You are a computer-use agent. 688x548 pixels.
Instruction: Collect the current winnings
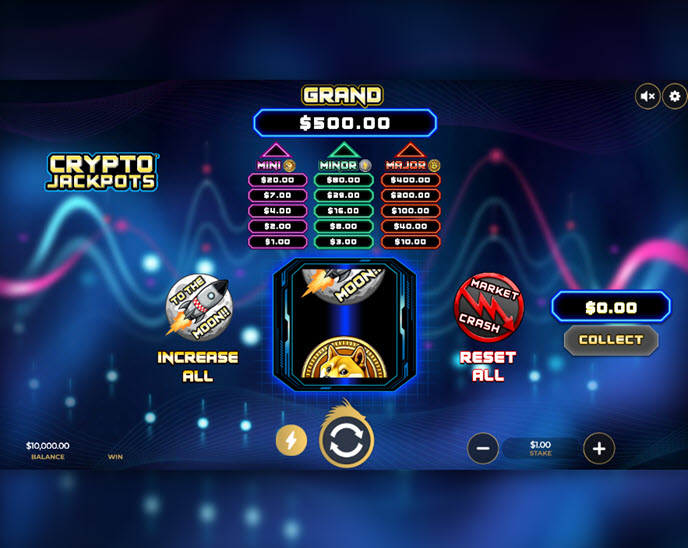click(x=611, y=340)
